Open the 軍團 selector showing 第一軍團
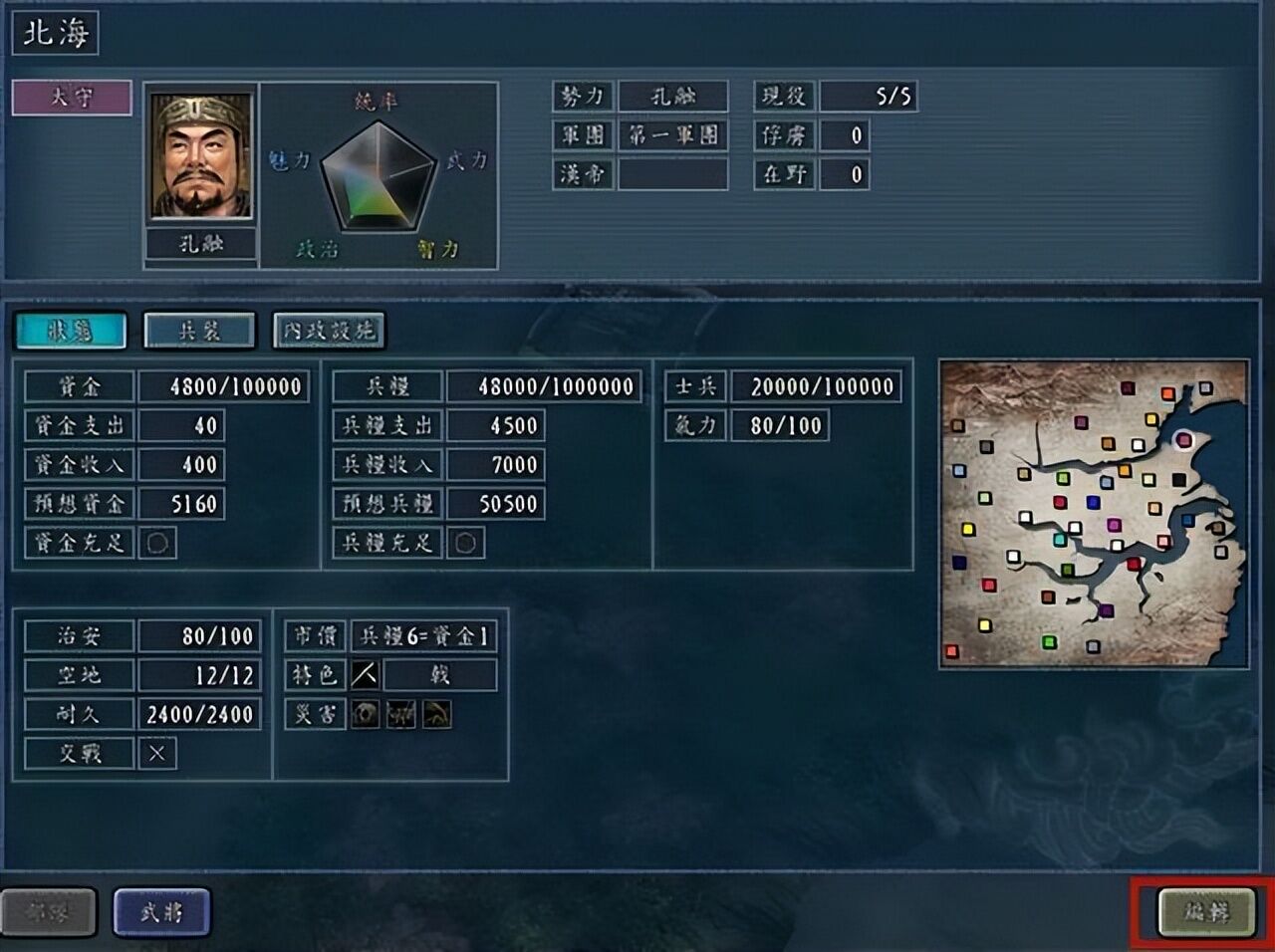Screen dimensions: 1275x952 (673, 134)
